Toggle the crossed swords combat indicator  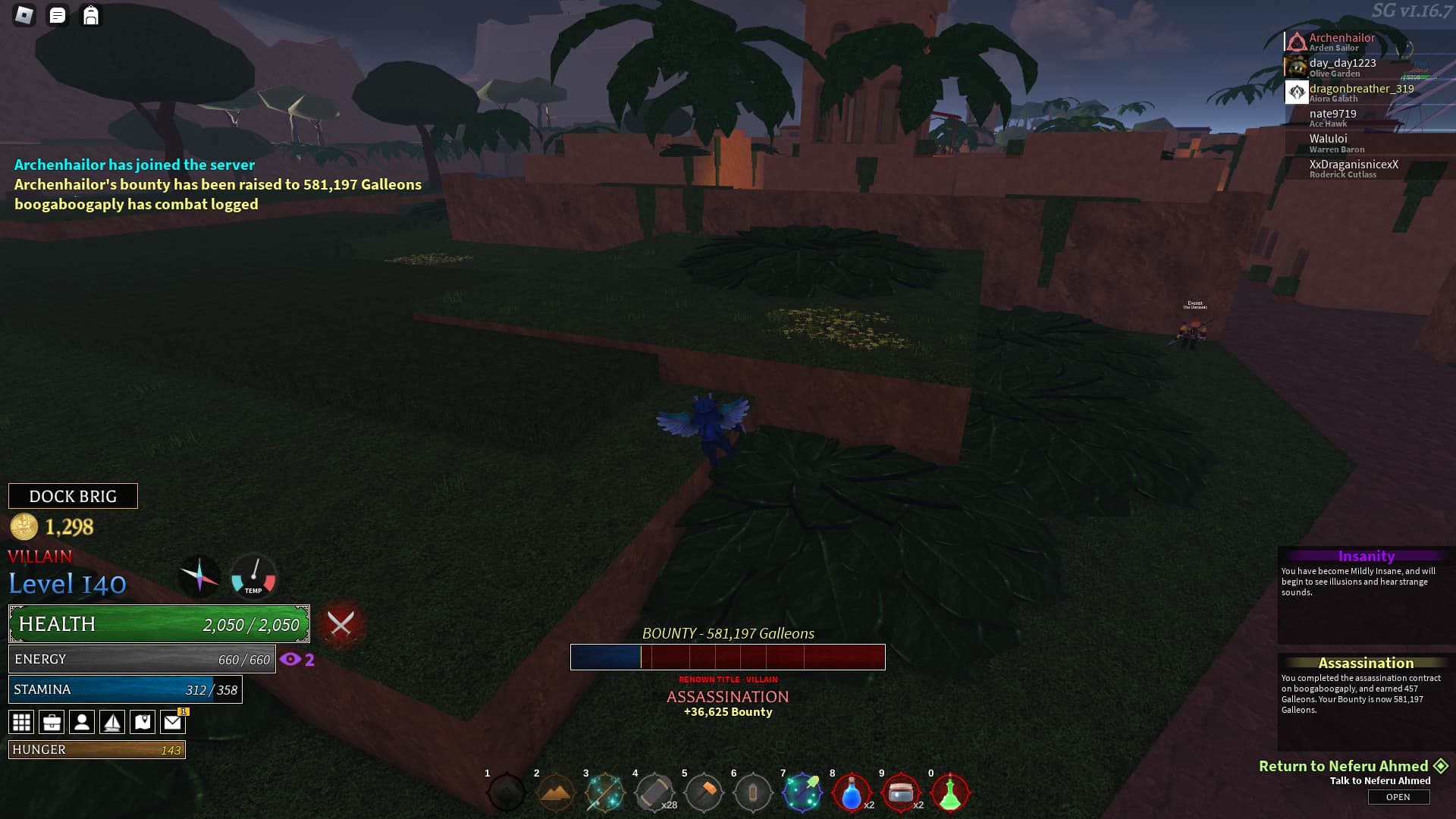point(340,624)
